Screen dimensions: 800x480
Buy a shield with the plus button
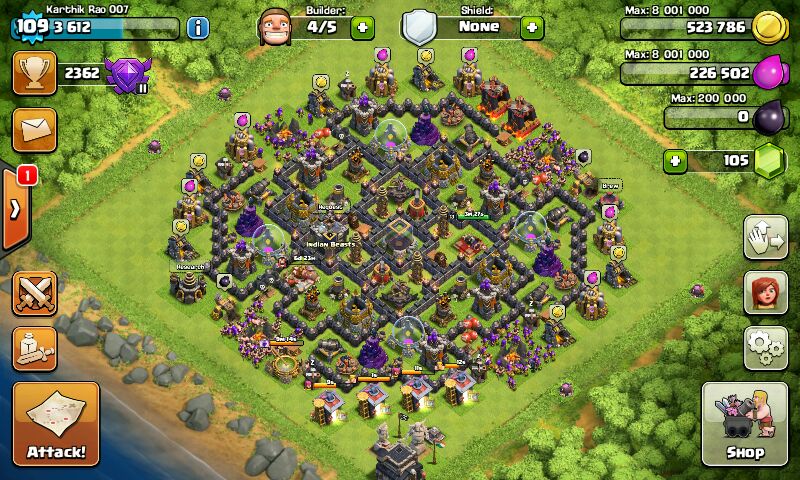531,28
